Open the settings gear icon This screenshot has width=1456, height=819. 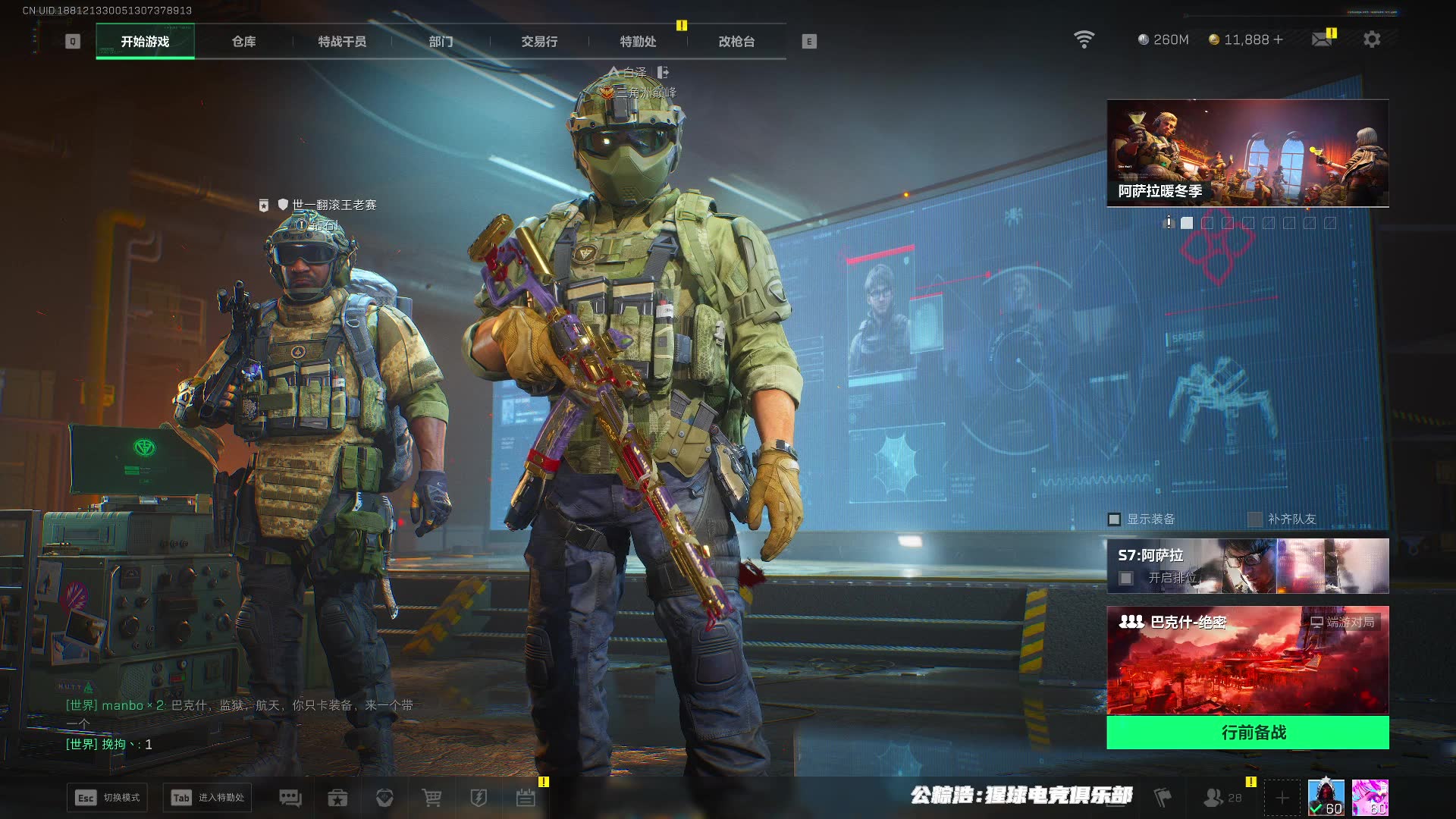click(x=1372, y=39)
